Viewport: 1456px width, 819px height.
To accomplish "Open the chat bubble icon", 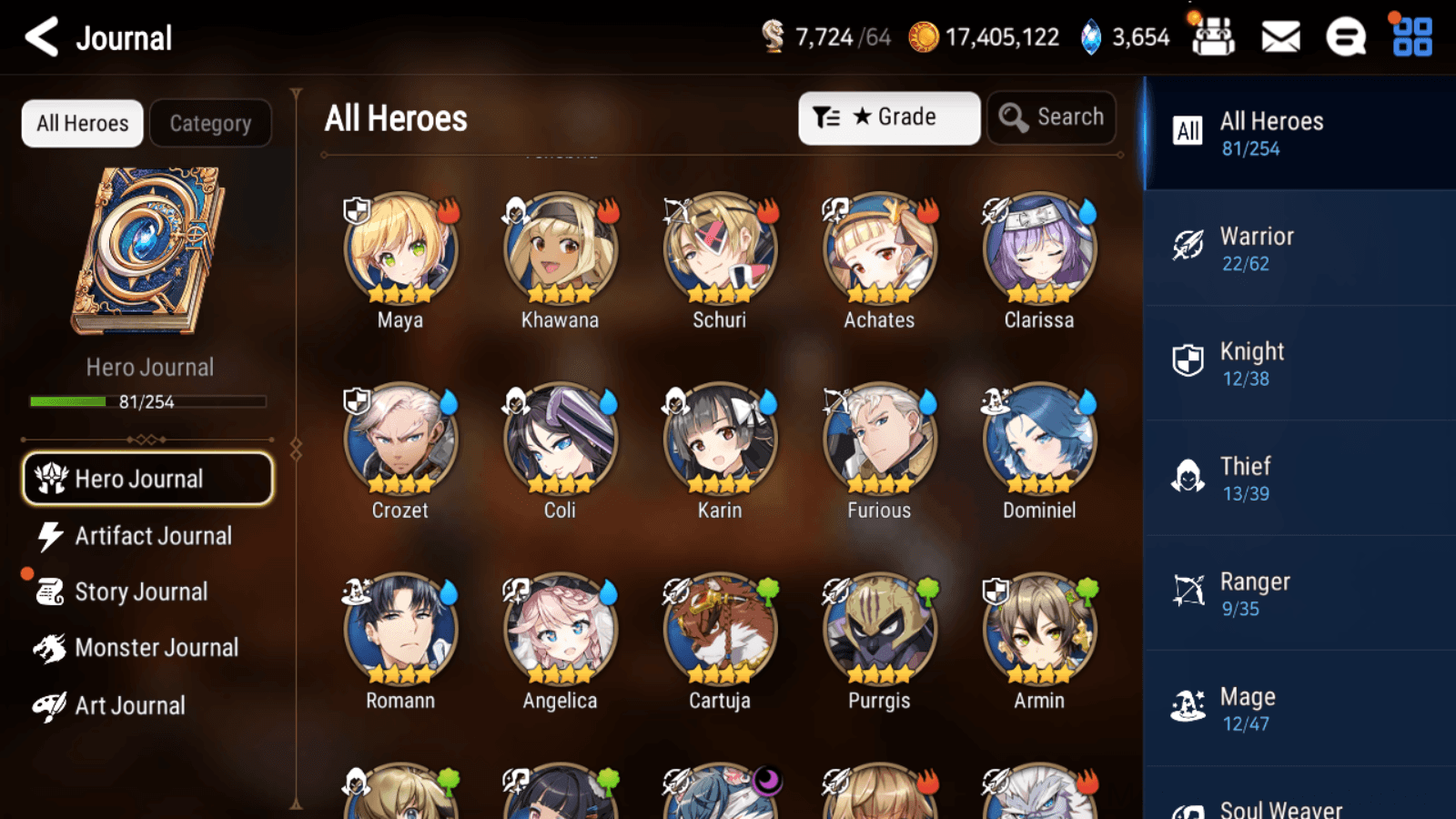I will tap(1345, 37).
